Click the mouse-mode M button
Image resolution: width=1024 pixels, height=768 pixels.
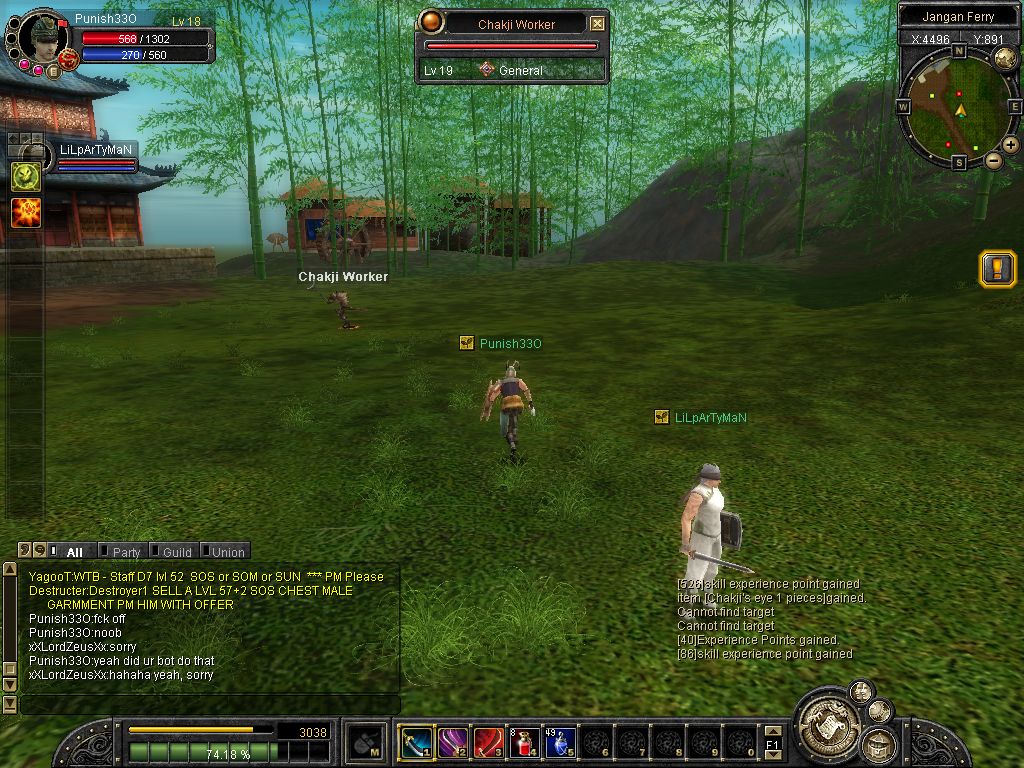365,742
